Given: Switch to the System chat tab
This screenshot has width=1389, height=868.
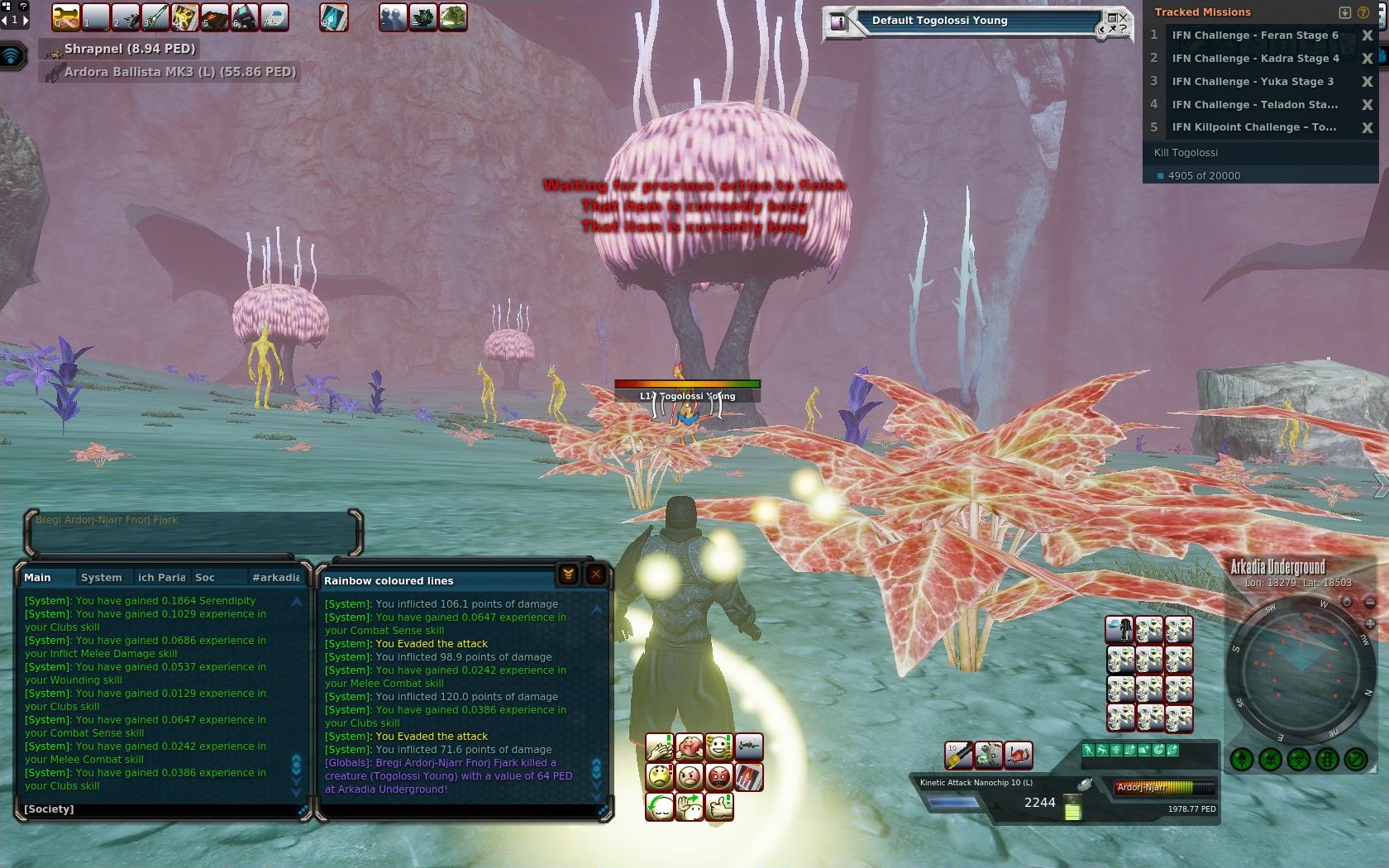Looking at the screenshot, I should (101, 578).
